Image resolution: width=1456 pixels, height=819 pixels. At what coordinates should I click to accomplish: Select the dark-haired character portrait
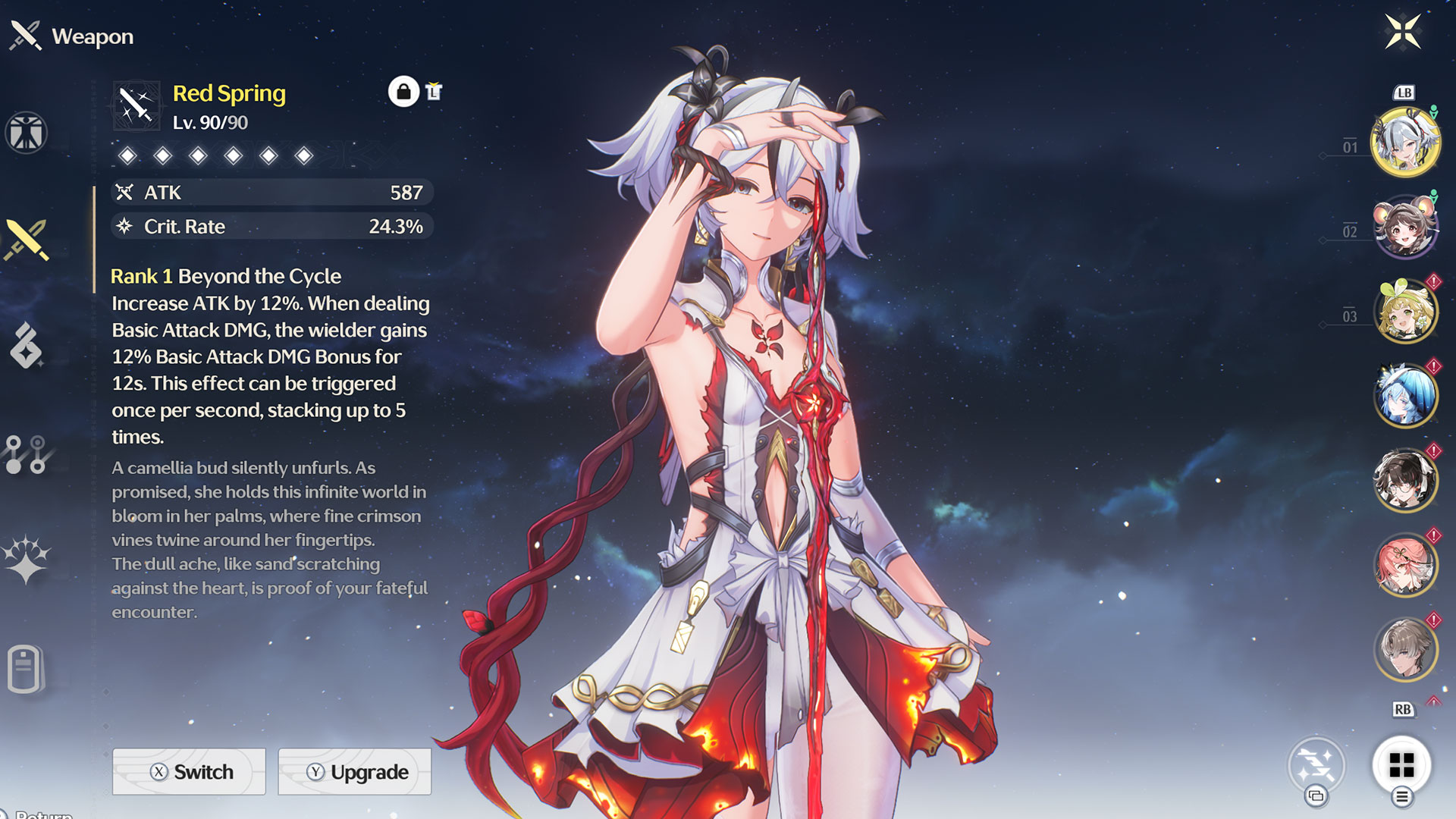pyautogui.click(x=1405, y=481)
